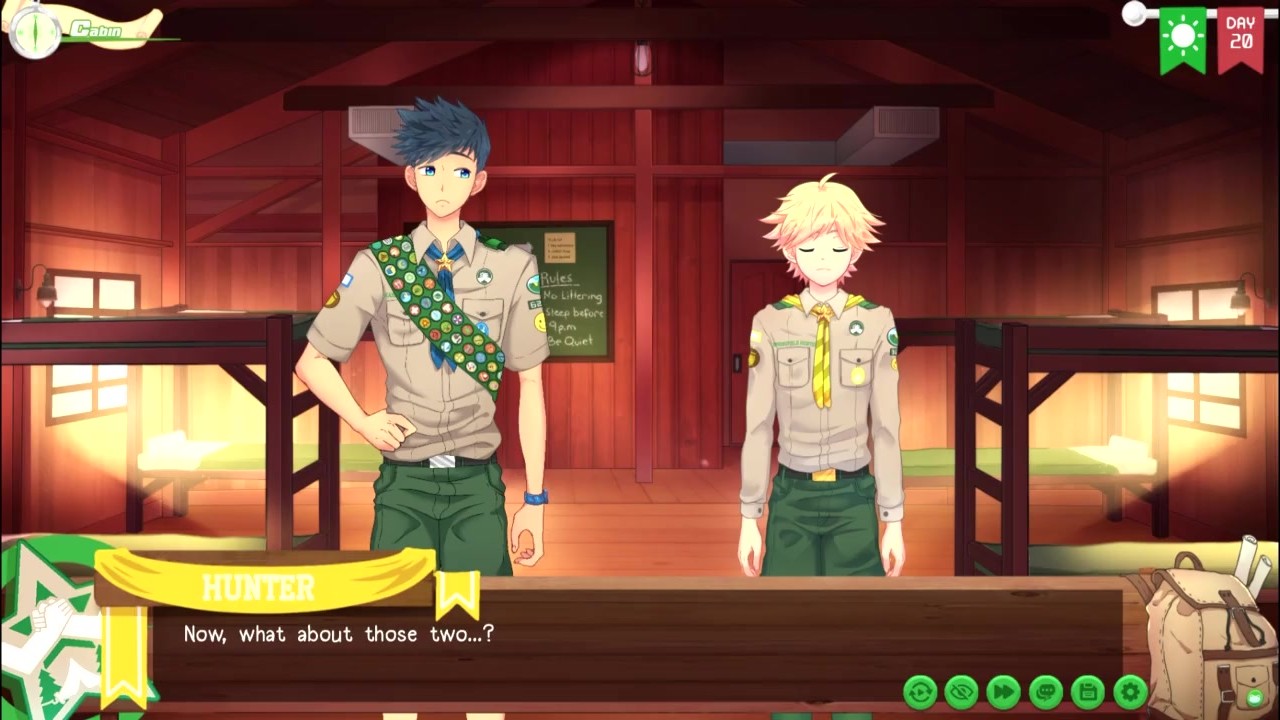The height and width of the screenshot is (720, 1280).
Task: Hide the dialogue interface with eye icon
Action: (962, 691)
